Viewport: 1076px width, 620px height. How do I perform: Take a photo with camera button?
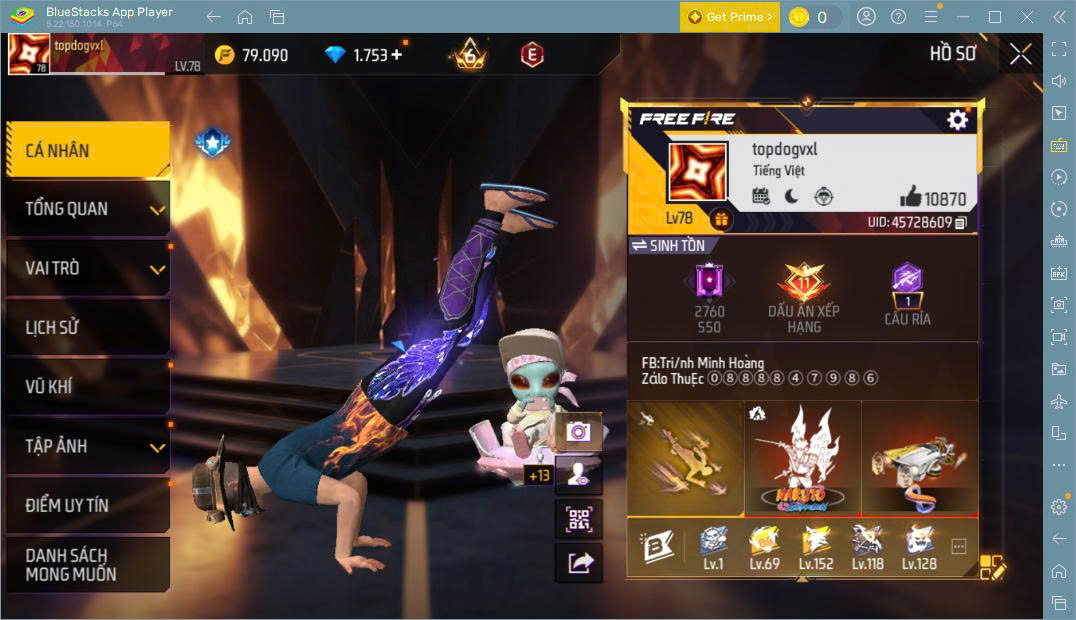(x=578, y=431)
